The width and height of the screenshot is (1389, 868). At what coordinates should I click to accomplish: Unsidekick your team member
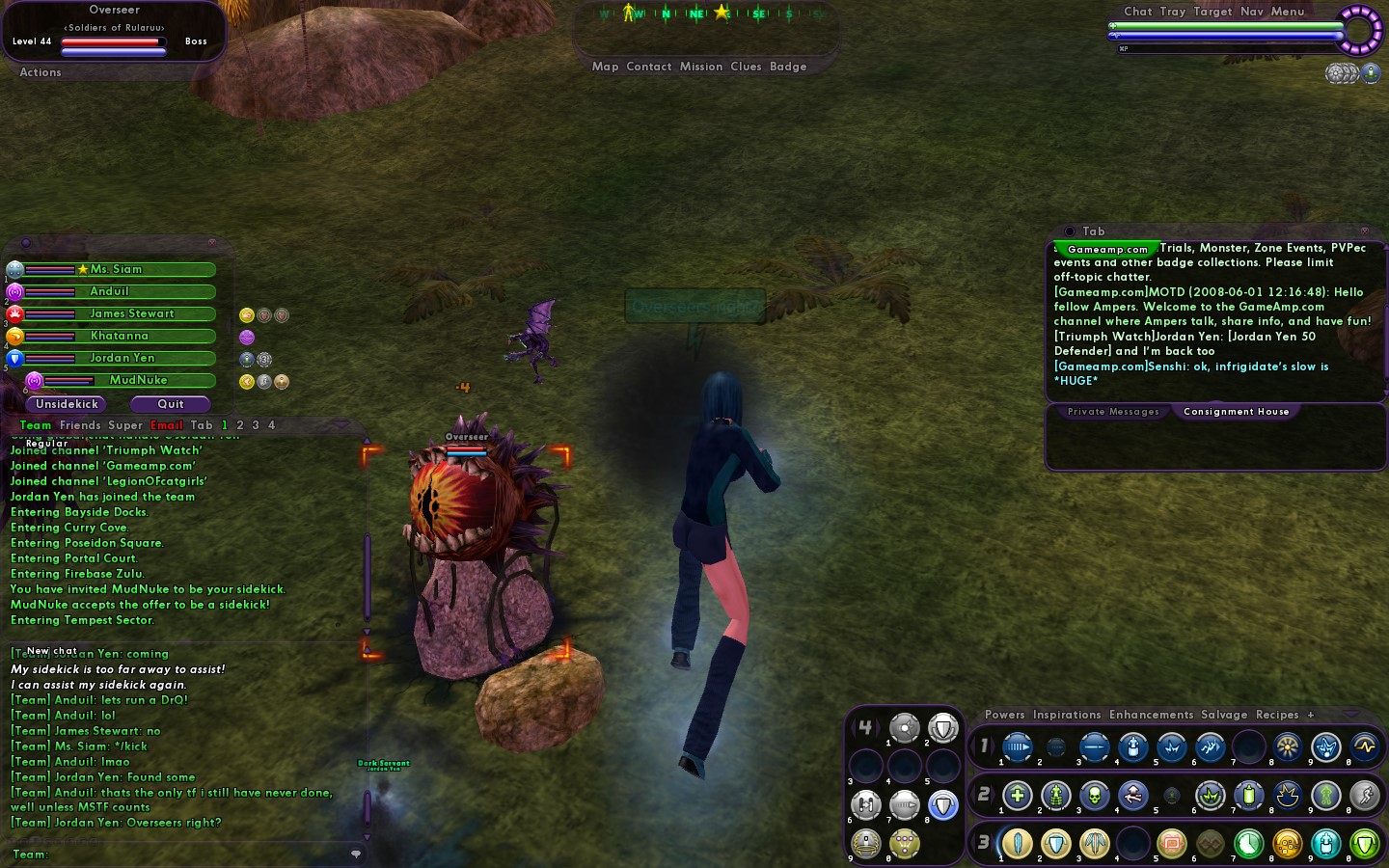coord(68,404)
